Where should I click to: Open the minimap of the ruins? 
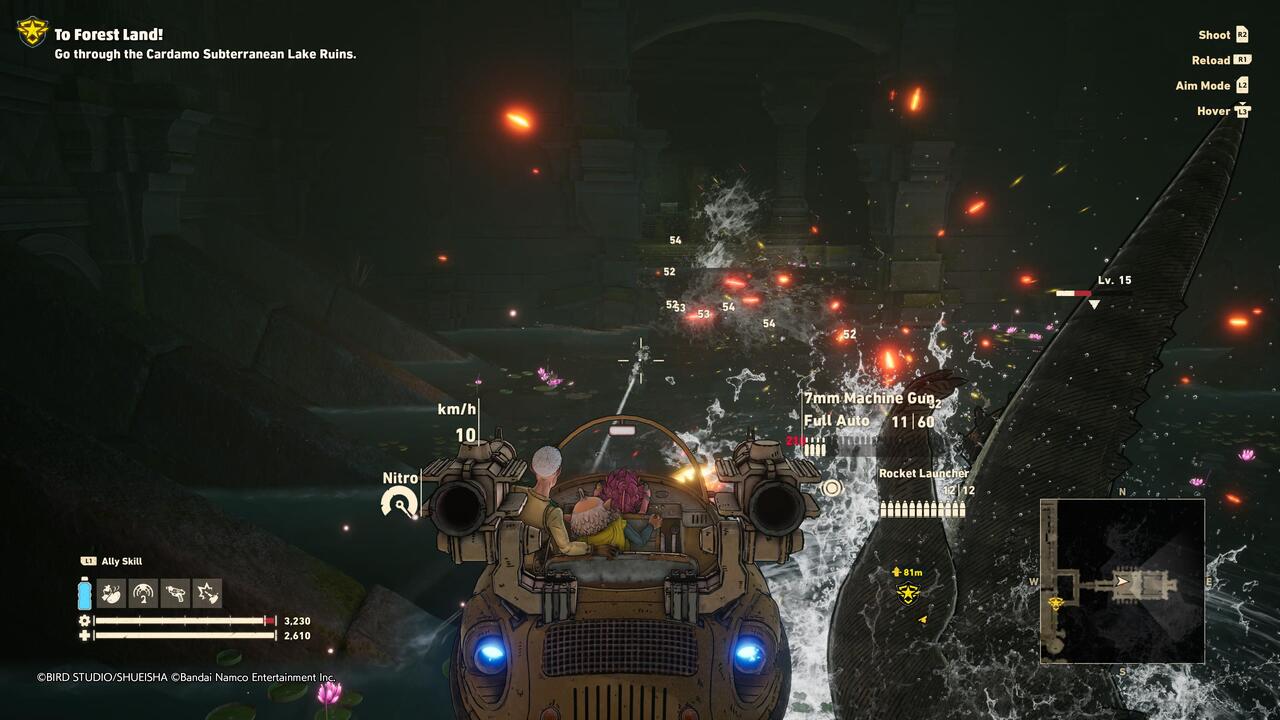click(1122, 581)
